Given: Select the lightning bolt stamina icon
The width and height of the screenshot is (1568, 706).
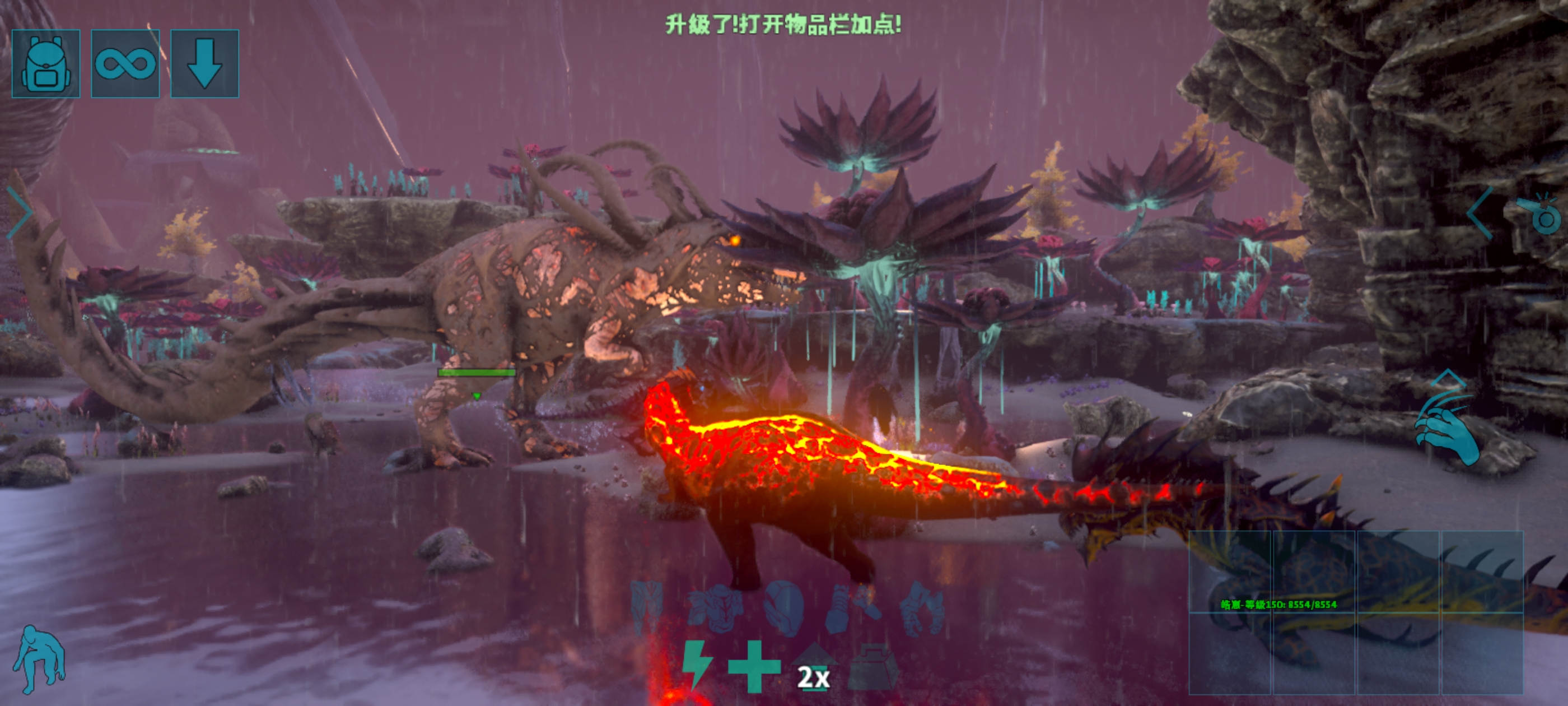Looking at the screenshot, I should point(698,670).
